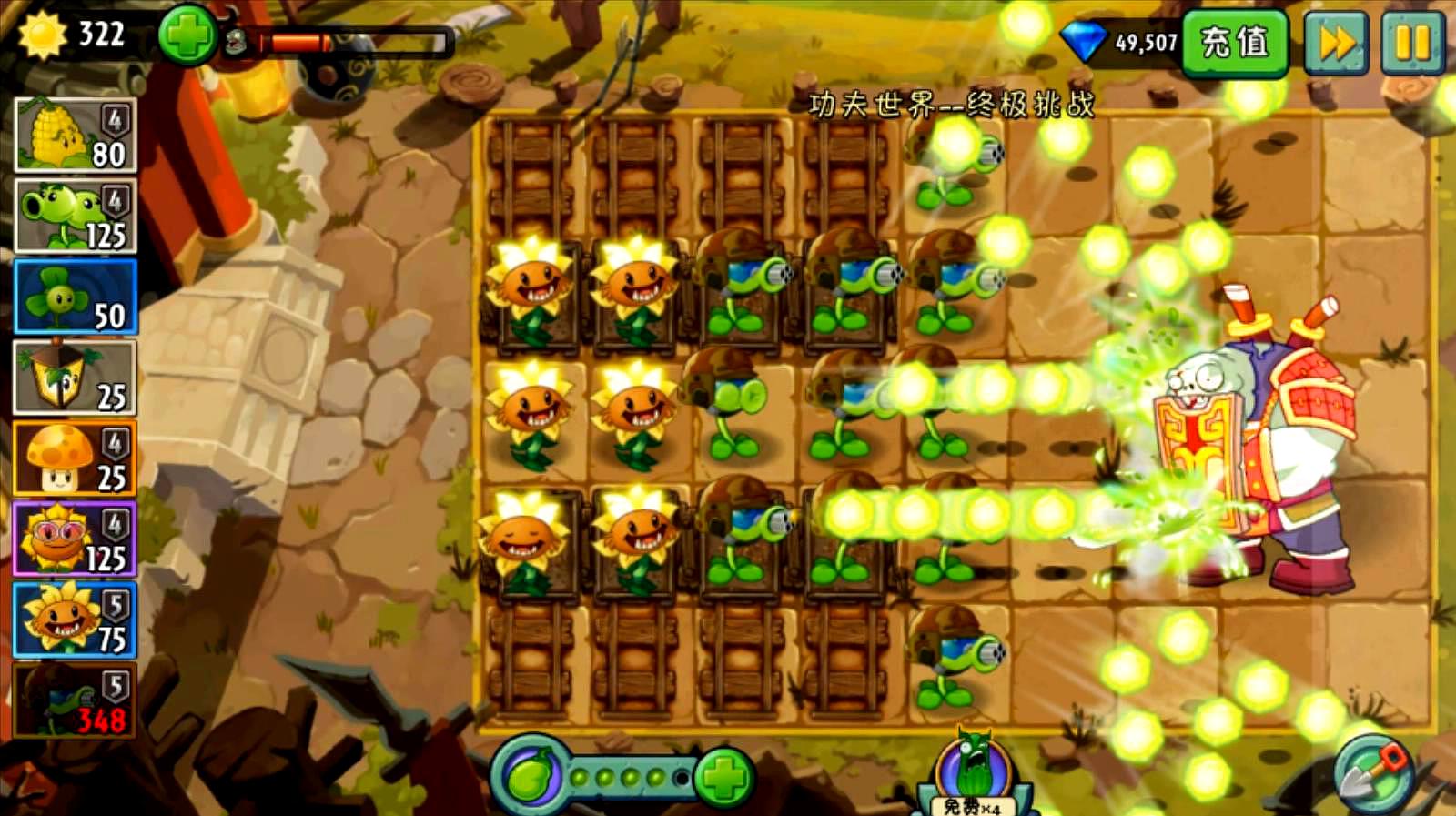The width and height of the screenshot is (1456, 816).
Task: Click the blue gem currency icon
Action: tap(1083, 41)
